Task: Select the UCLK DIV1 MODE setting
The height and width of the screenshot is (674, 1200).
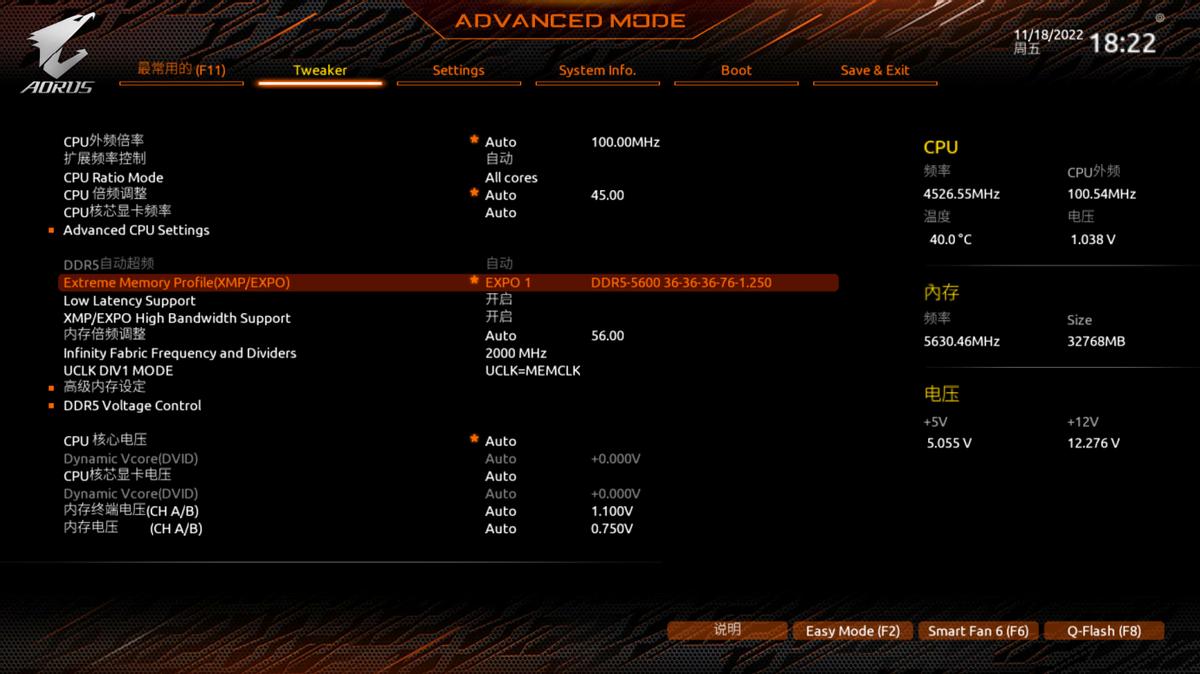Action: pyautogui.click(x=118, y=371)
